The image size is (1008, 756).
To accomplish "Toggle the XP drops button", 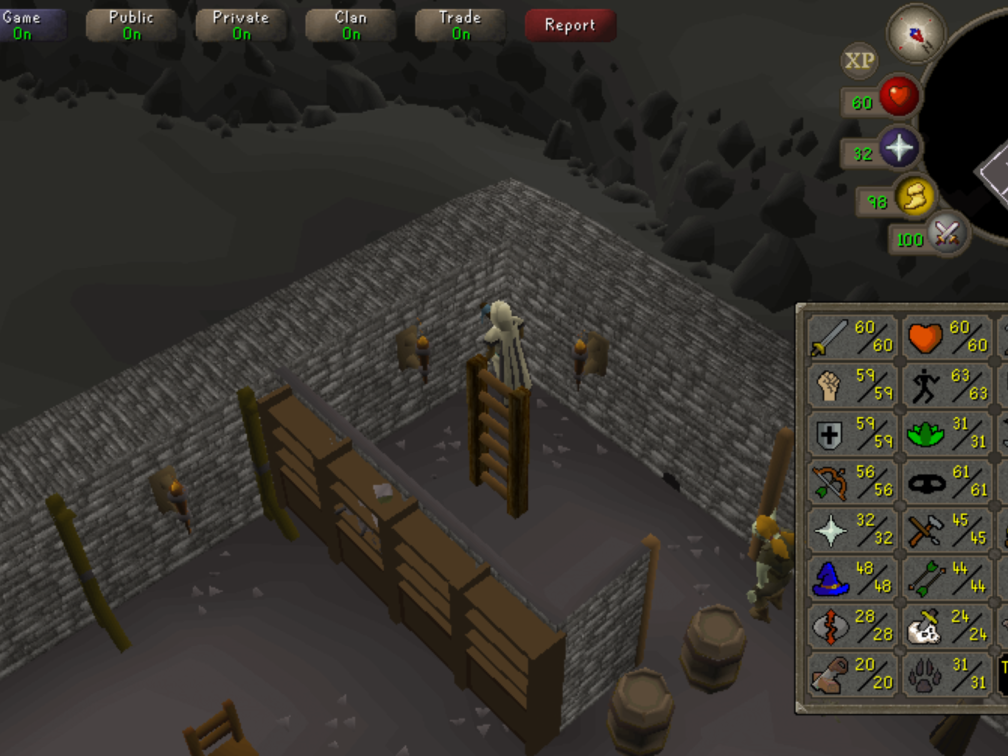I will [x=859, y=61].
